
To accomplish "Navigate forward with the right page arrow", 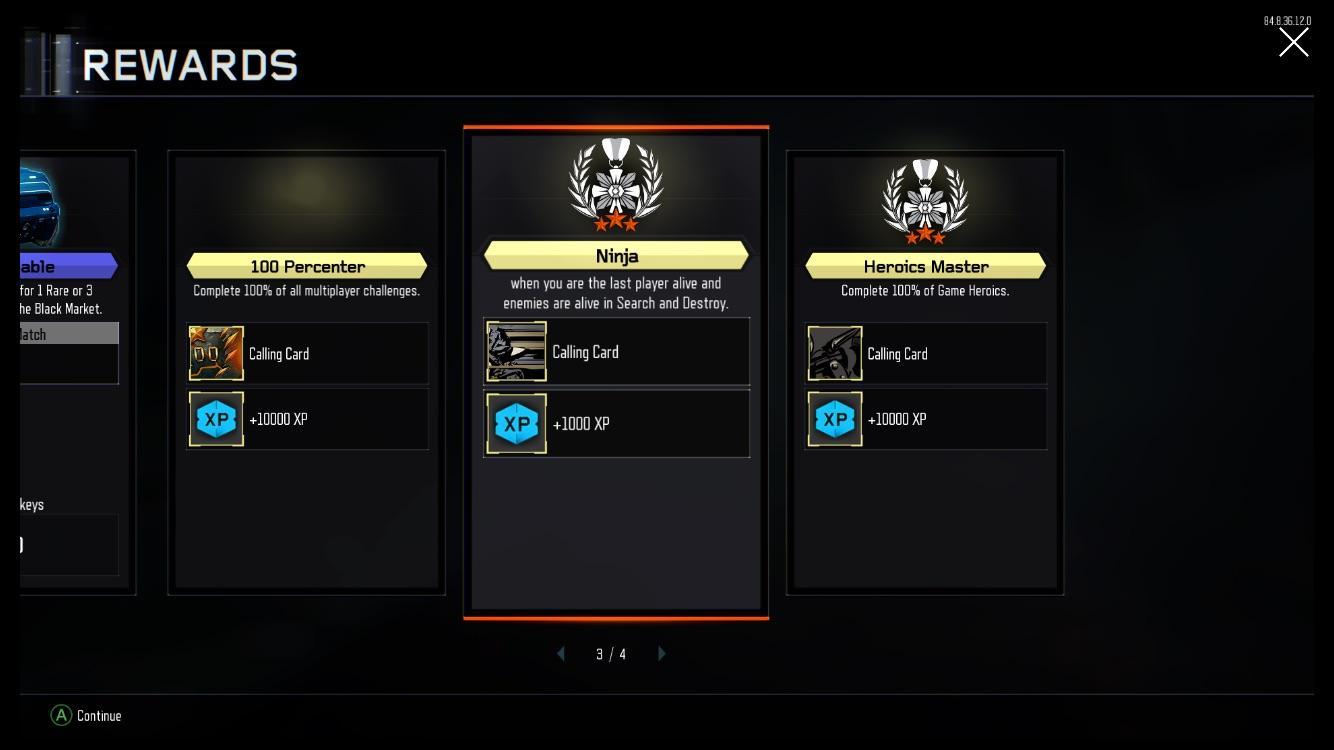I will (x=661, y=653).
